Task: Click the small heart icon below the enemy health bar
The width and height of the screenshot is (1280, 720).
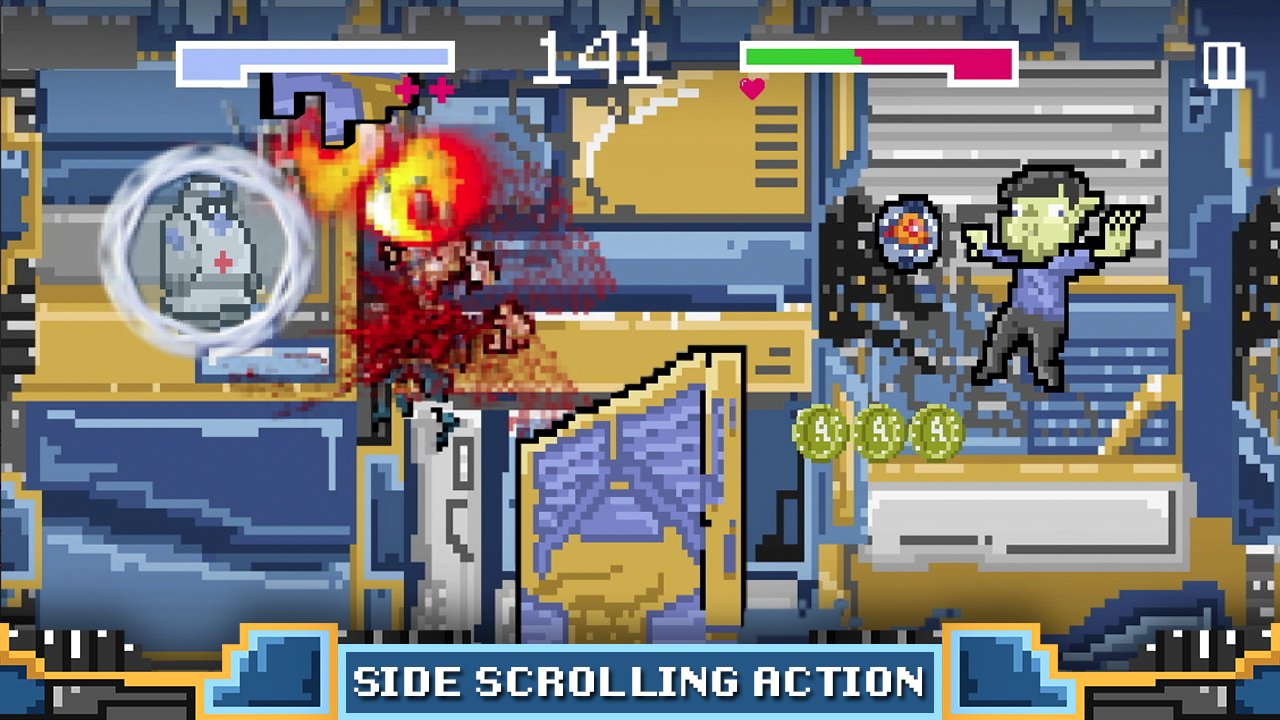Action: [x=753, y=87]
